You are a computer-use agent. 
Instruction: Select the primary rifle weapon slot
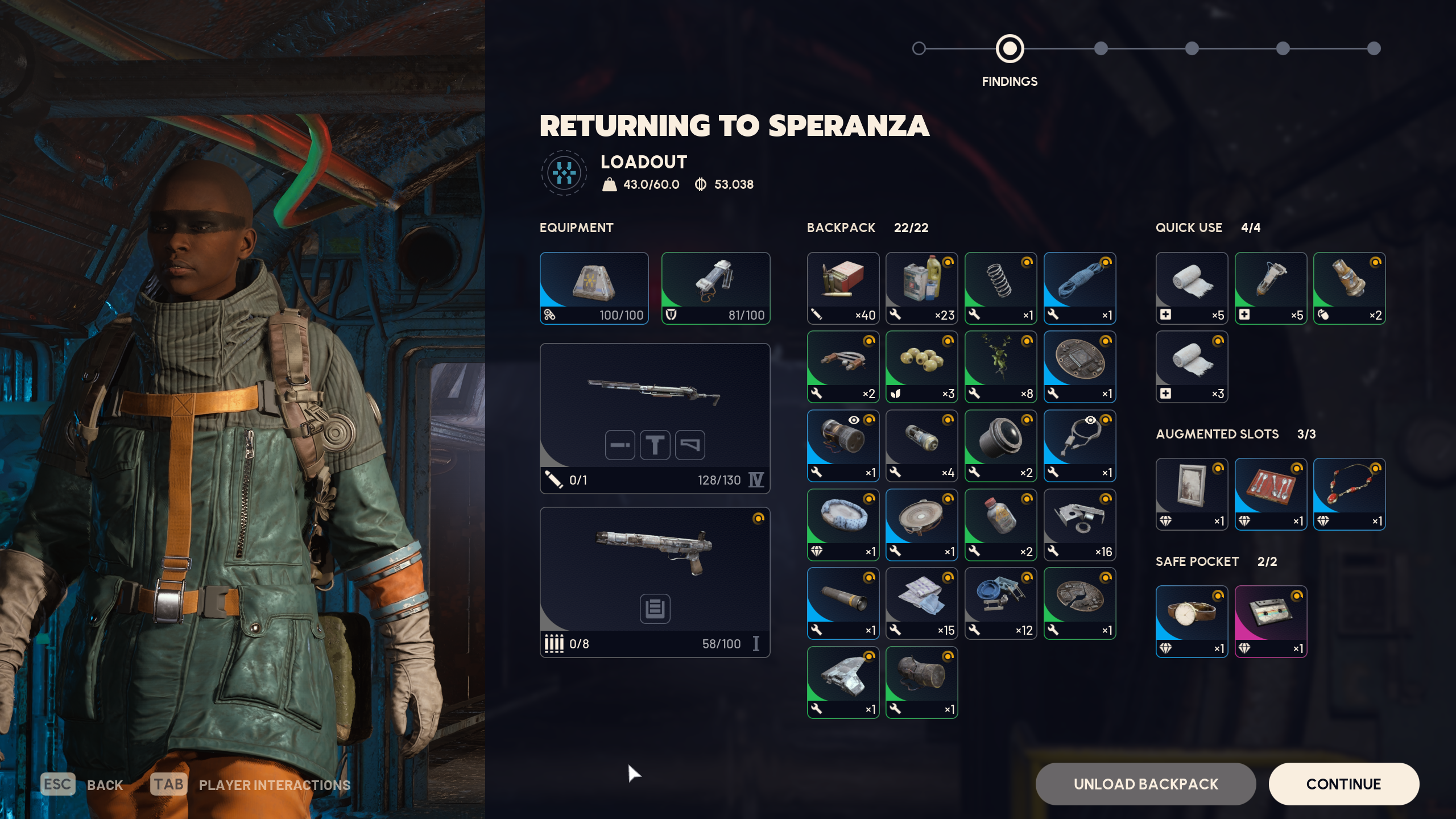click(655, 418)
